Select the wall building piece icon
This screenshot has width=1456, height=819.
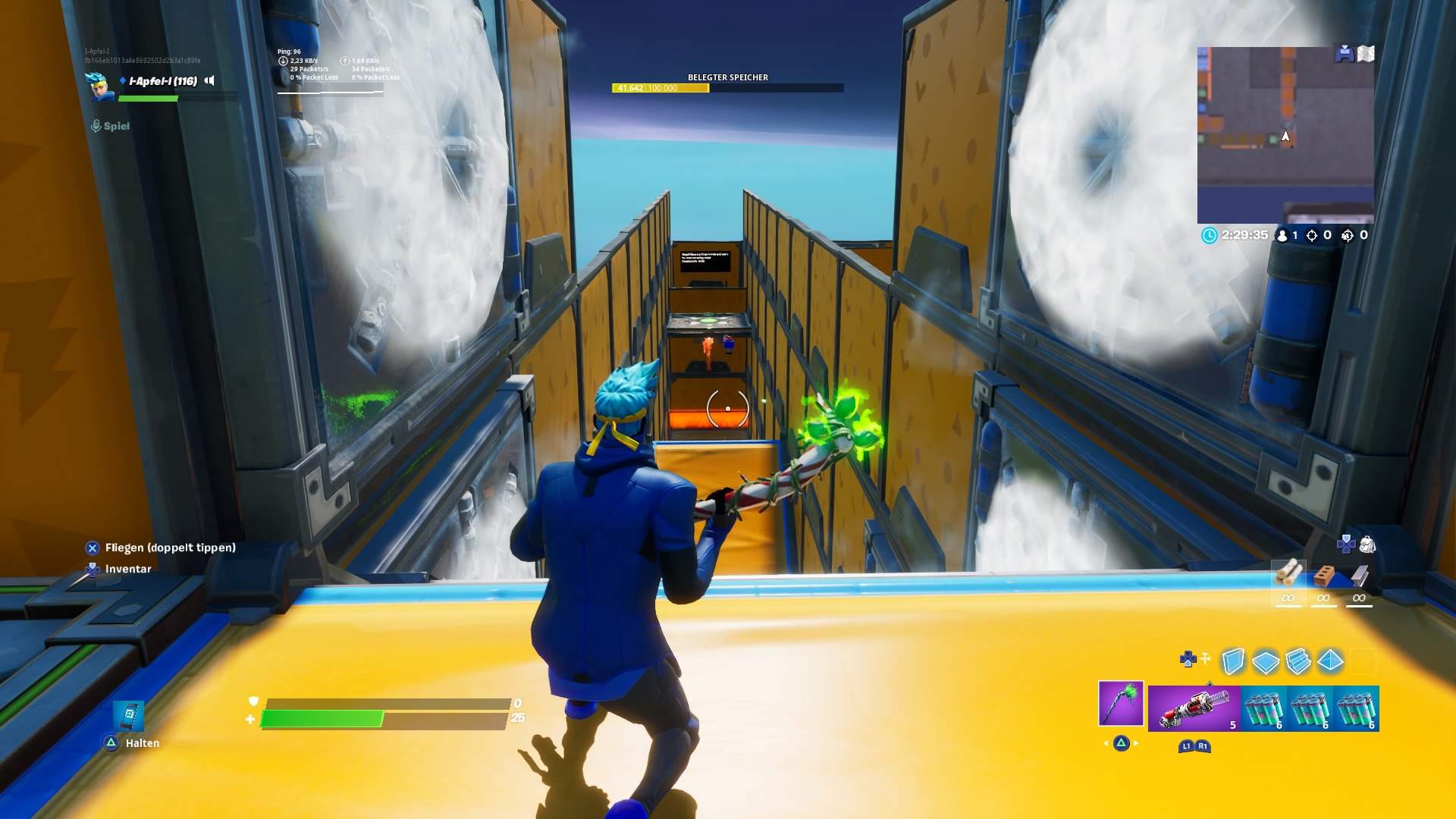(1233, 661)
